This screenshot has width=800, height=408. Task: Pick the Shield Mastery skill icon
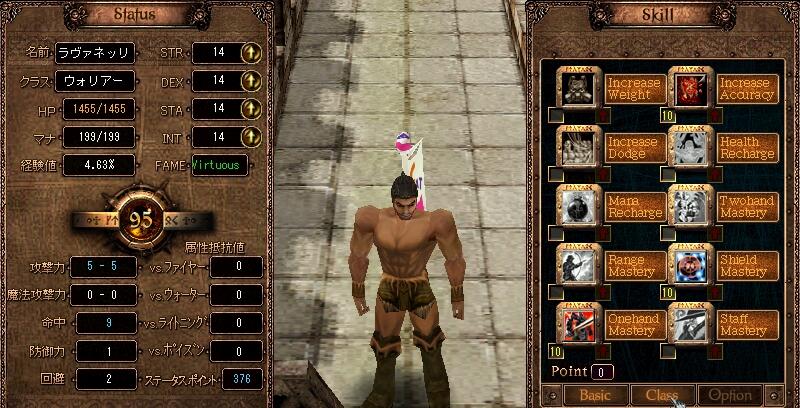tap(688, 264)
